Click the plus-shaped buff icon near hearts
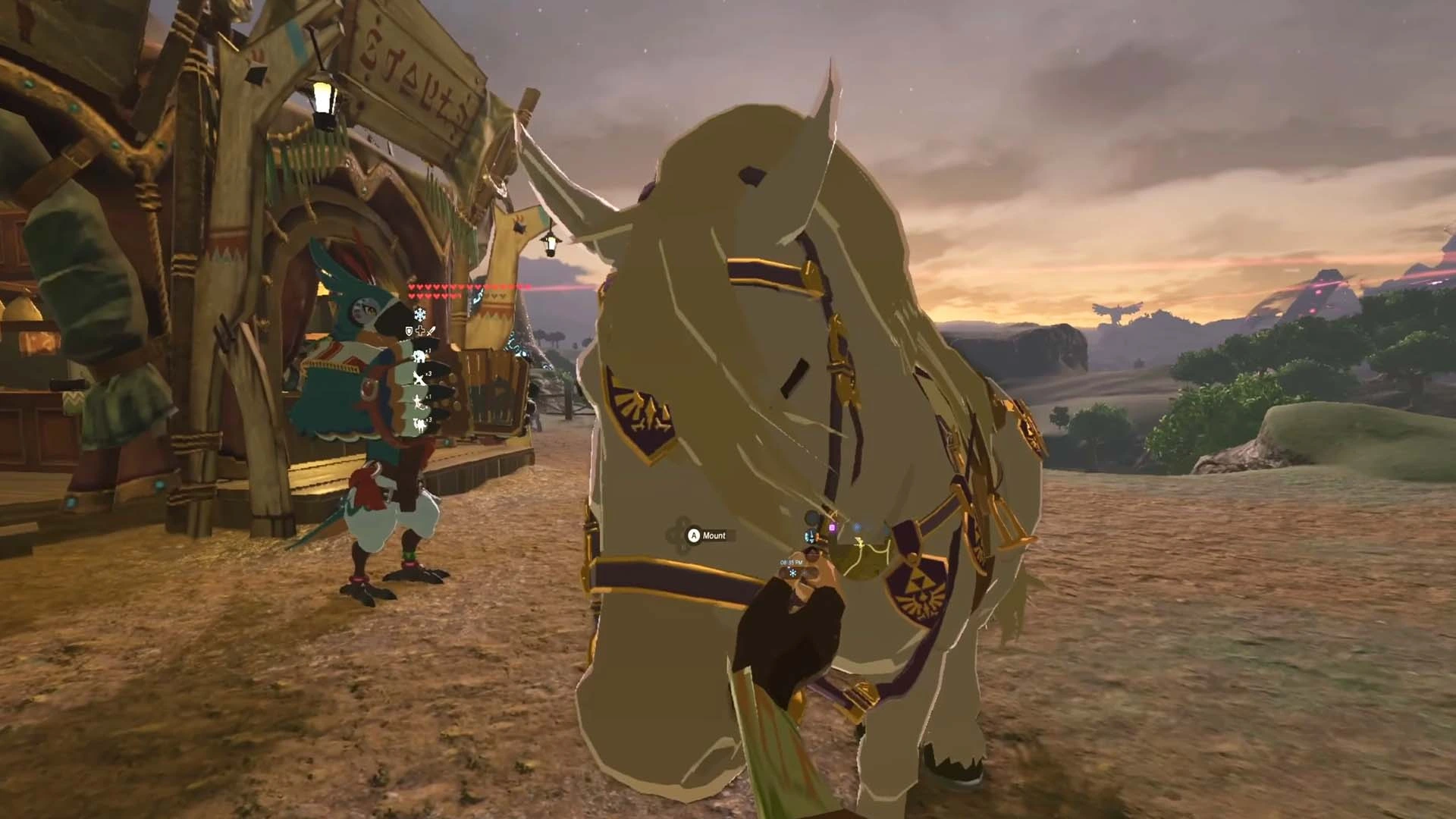1456x819 pixels. (x=420, y=331)
